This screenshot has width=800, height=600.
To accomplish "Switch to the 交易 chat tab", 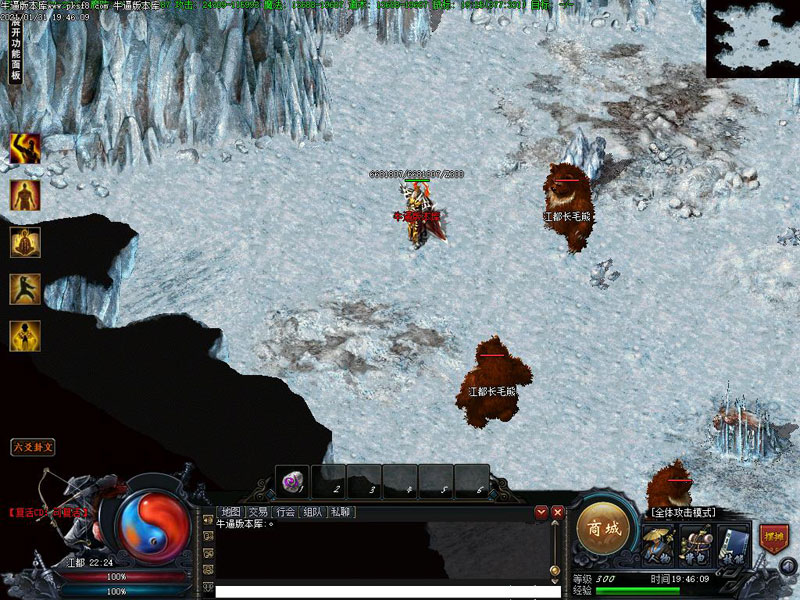I will point(258,512).
